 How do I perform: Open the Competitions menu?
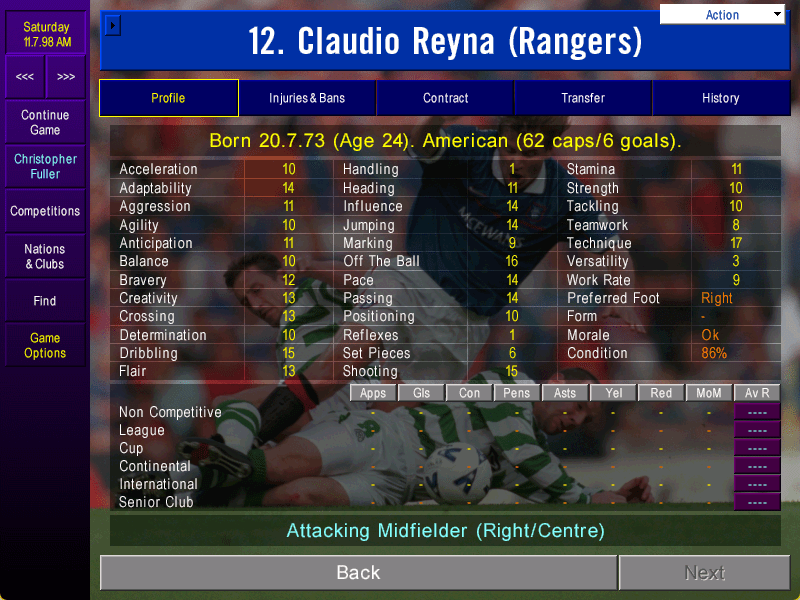tap(45, 211)
